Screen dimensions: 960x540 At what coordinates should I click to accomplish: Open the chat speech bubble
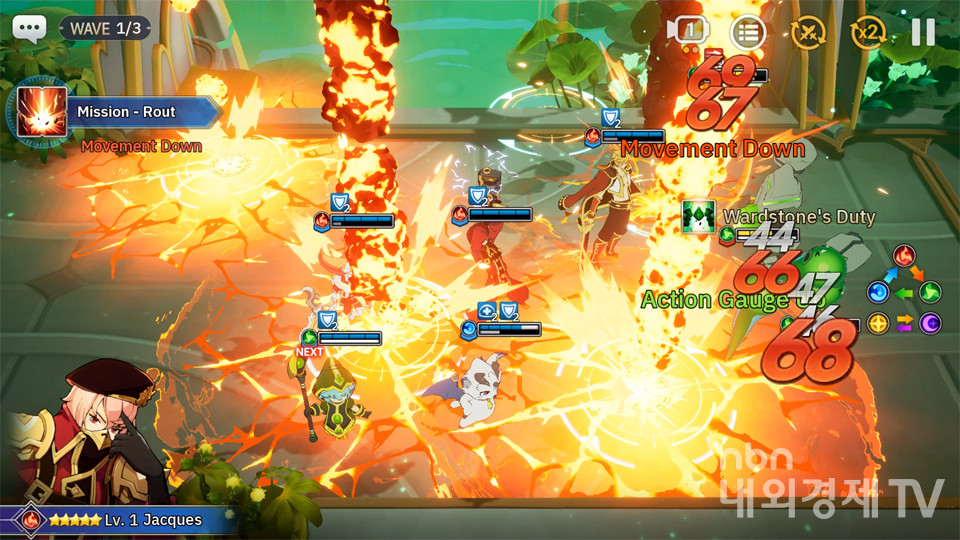[x=30, y=28]
